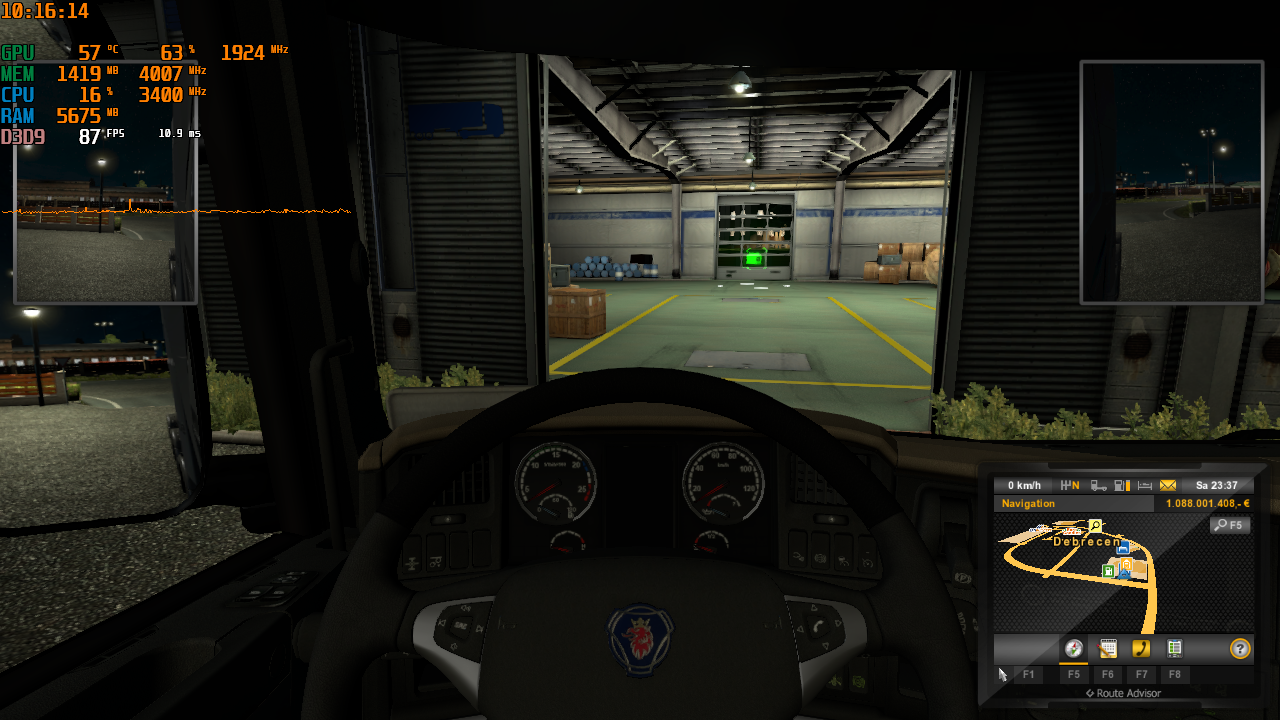
Task: Click the orange garage icon on the map
Action: (x=1126, y=564)
